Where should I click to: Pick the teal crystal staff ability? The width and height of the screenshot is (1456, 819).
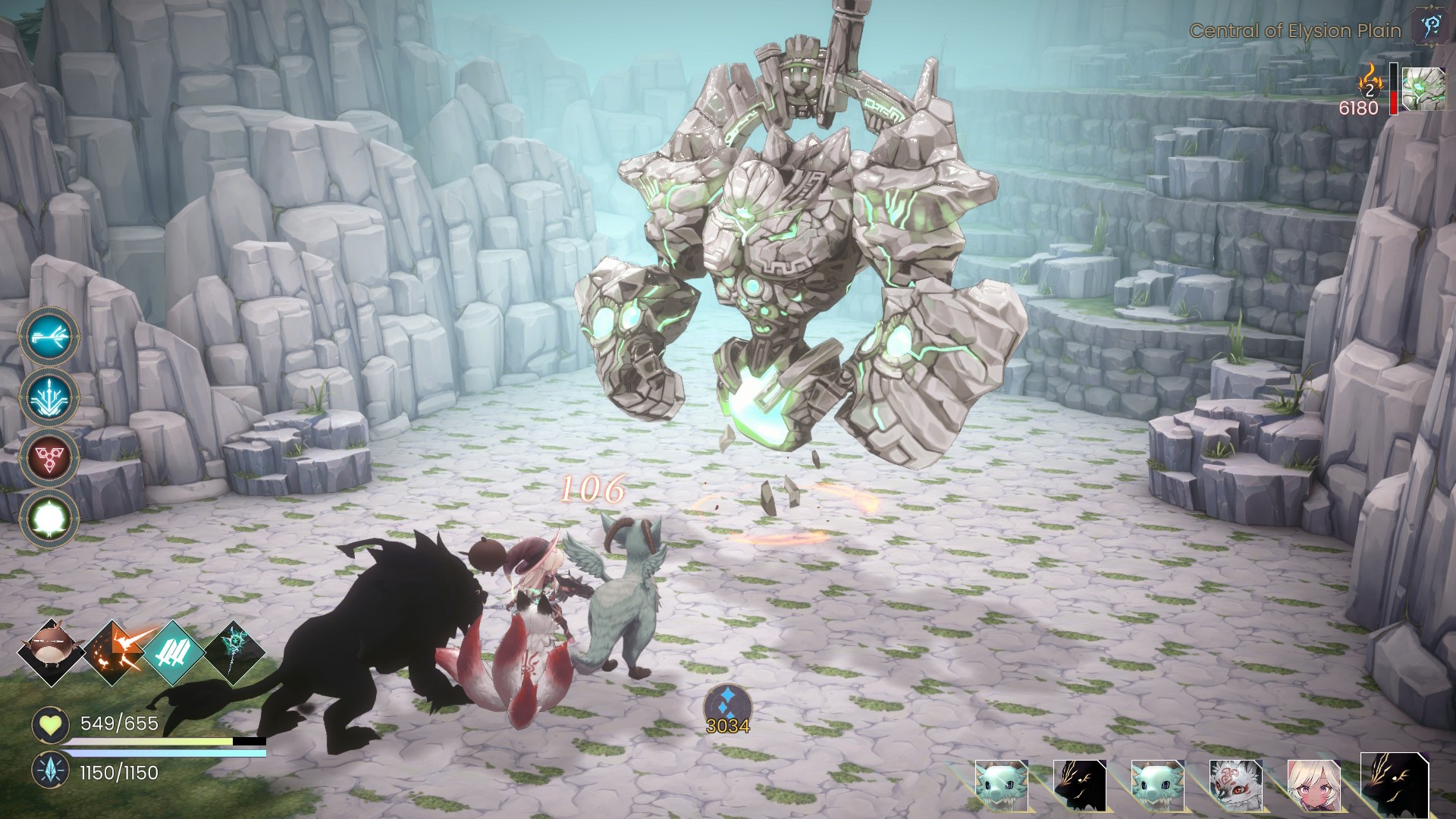coord(235,652)
